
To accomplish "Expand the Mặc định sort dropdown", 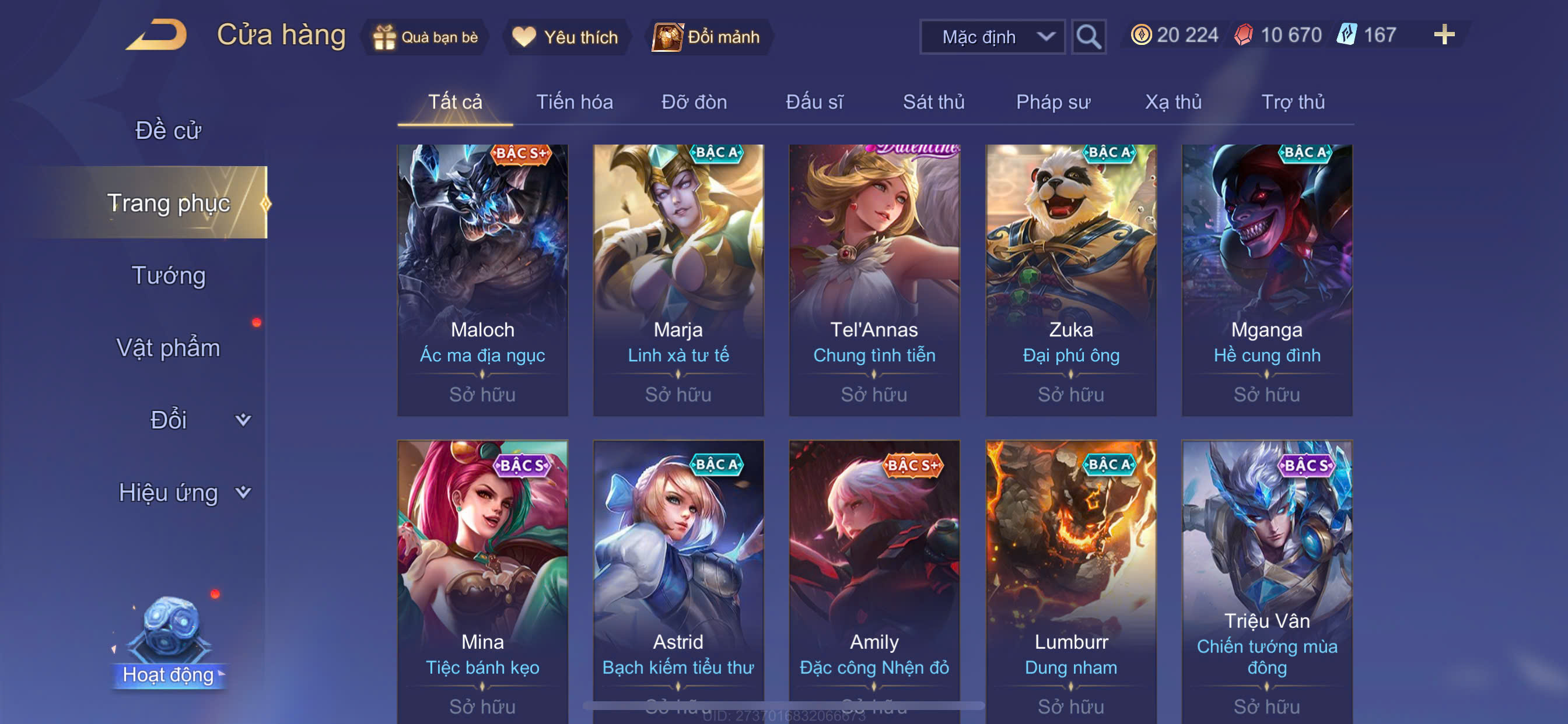I will coord(992,37).
